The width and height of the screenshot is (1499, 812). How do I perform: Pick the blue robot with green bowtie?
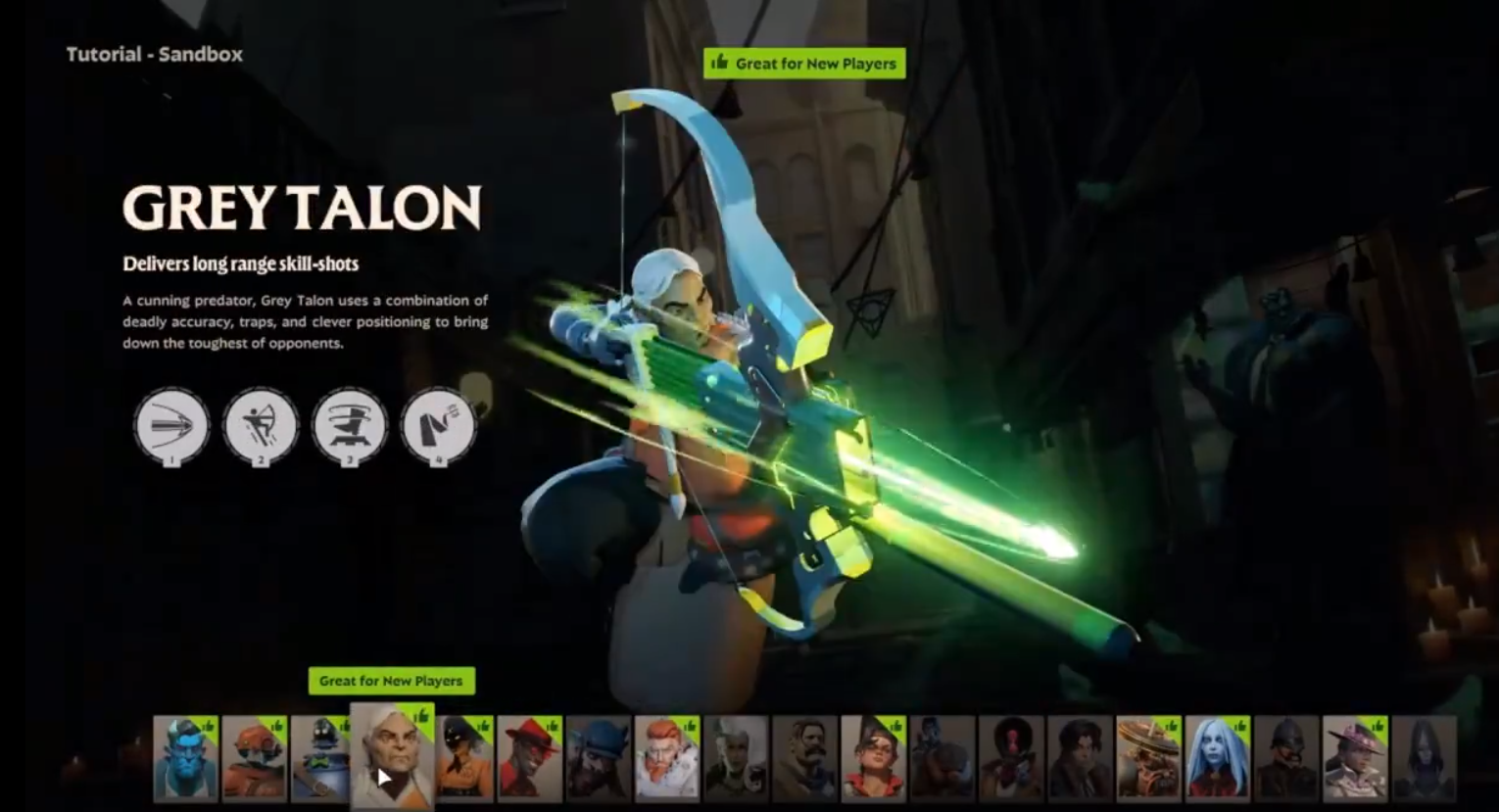pos(319,758)
